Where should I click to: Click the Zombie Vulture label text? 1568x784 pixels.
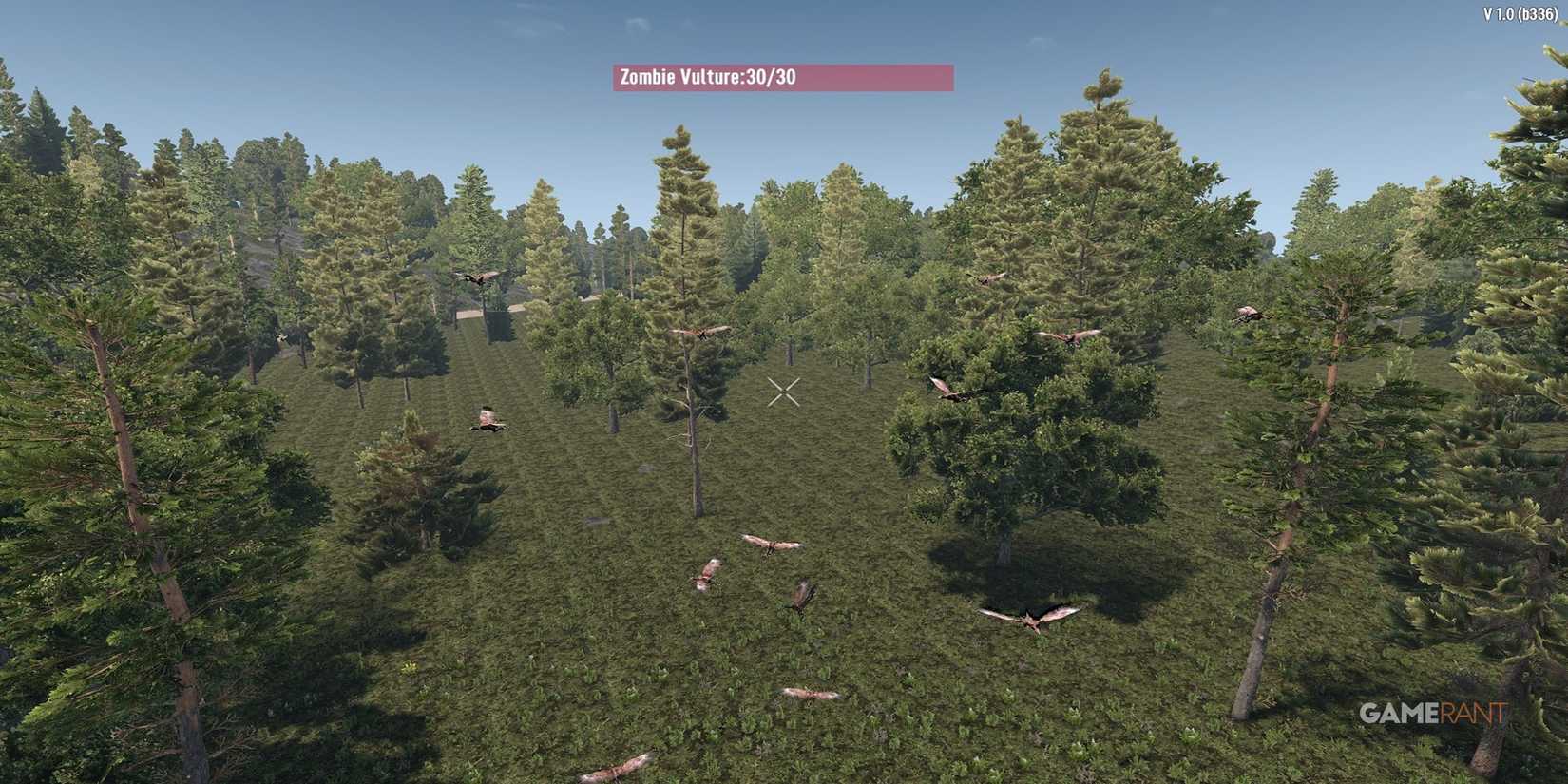681,78
